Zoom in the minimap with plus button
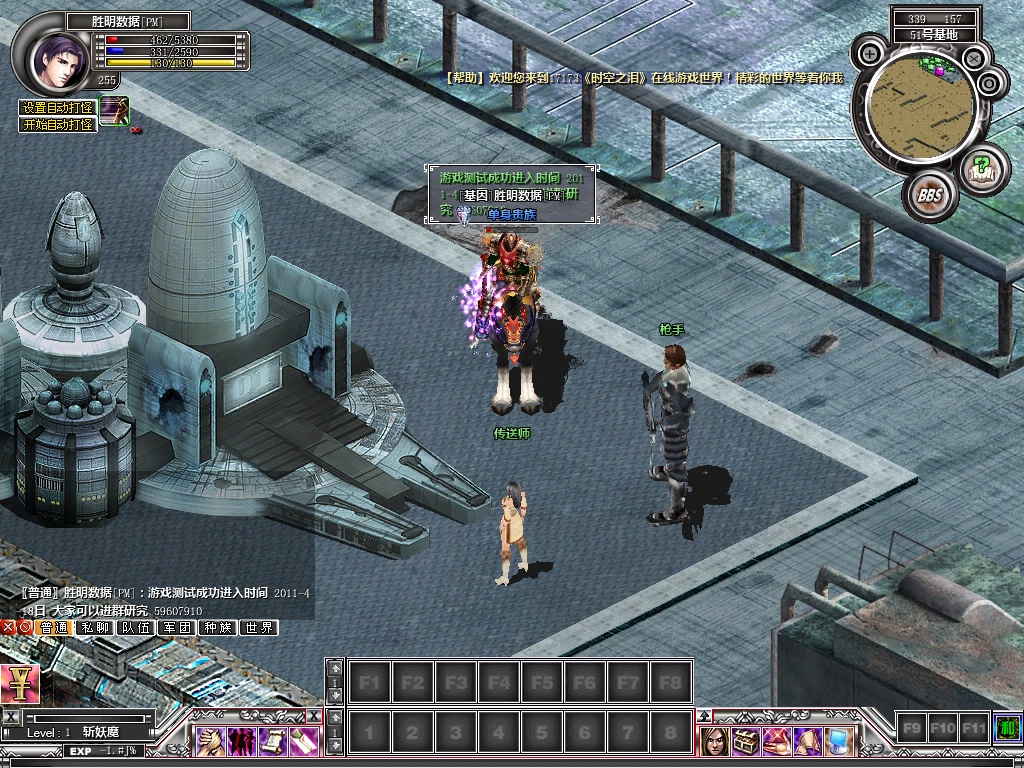1024x768 pixels. point(870,53)
